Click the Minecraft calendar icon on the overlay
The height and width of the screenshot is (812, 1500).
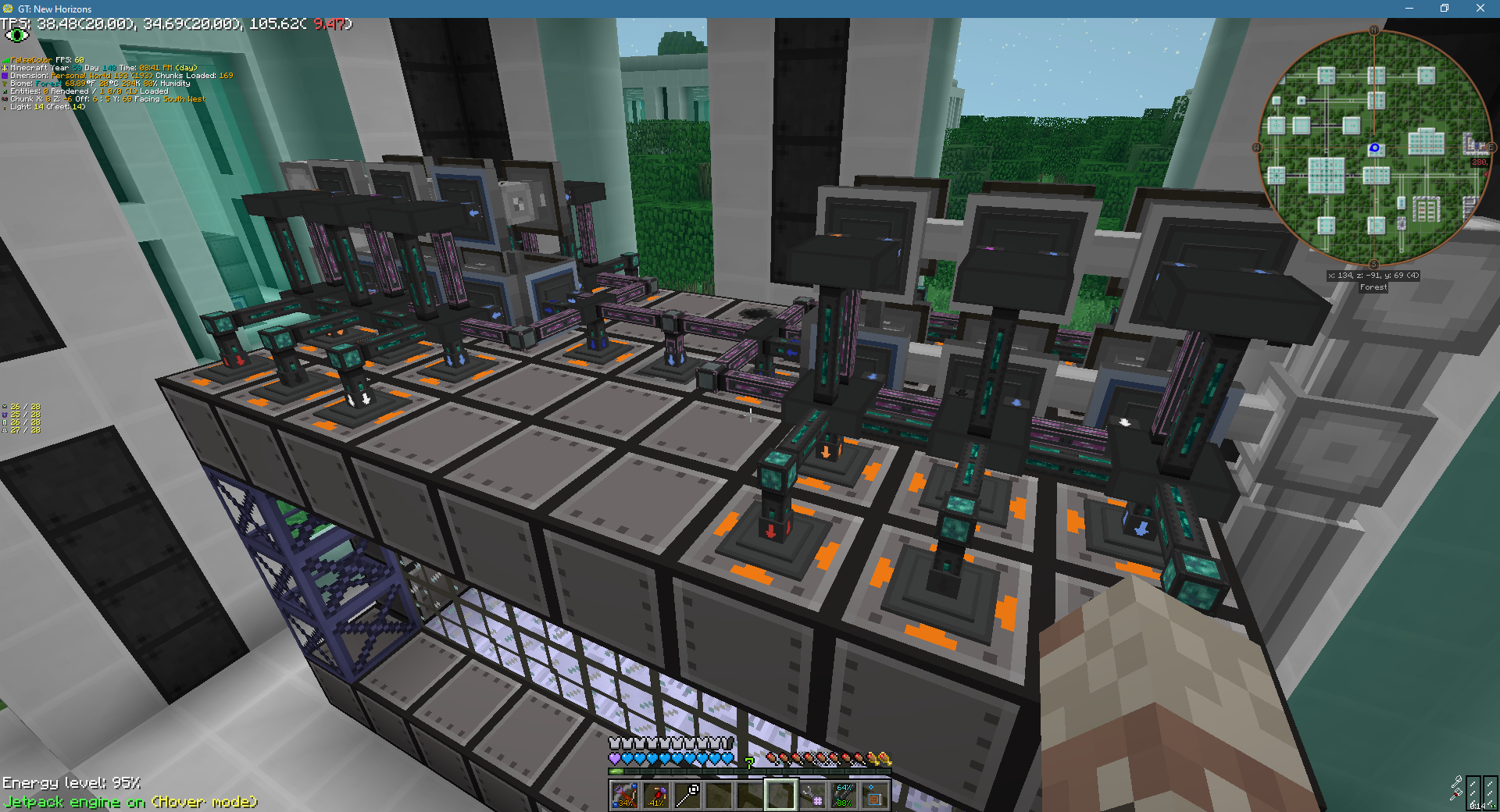6,68
